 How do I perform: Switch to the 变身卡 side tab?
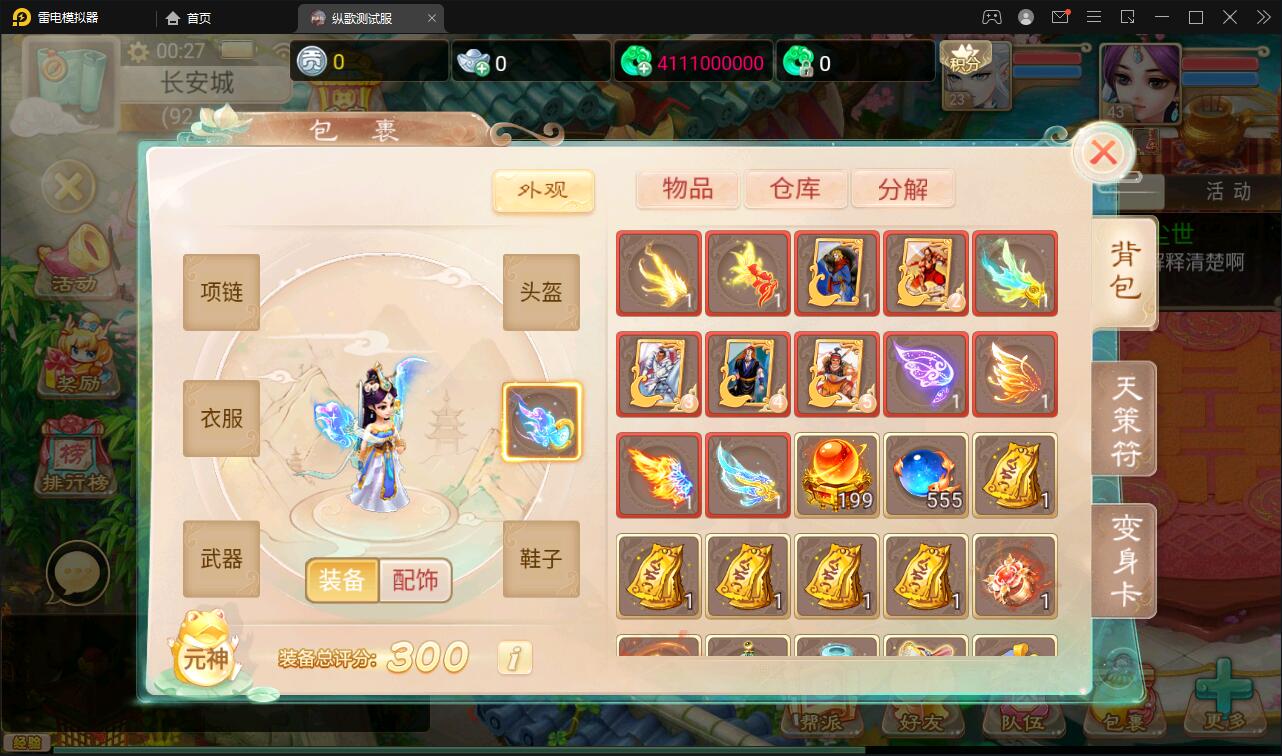click(1124, 561)
